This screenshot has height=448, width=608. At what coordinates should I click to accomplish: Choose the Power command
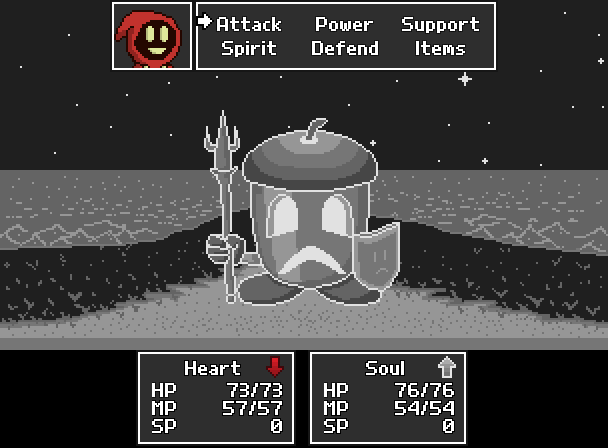coord(344,24)
